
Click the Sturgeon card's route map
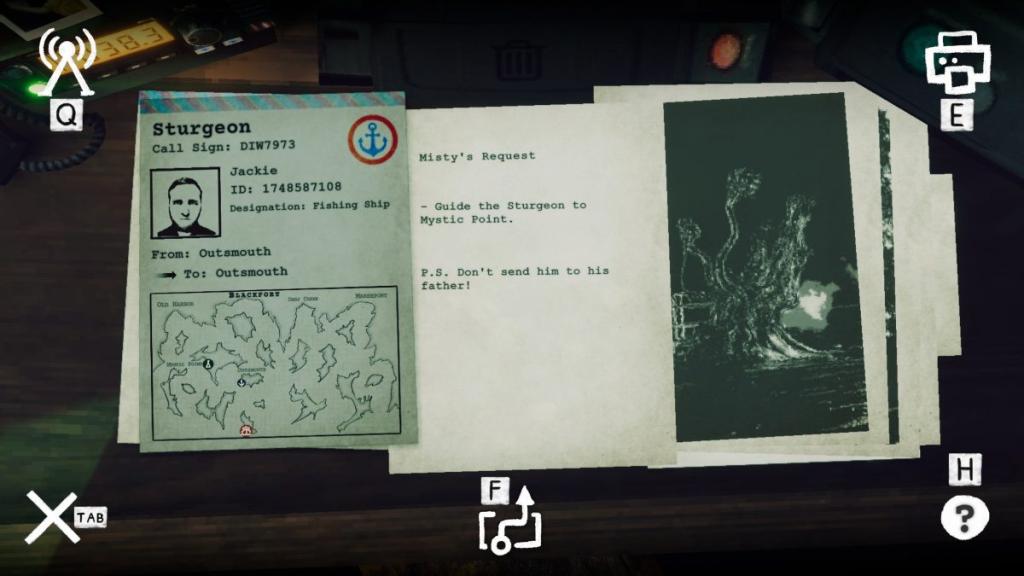pyautogui.click(x=276, y=364)
